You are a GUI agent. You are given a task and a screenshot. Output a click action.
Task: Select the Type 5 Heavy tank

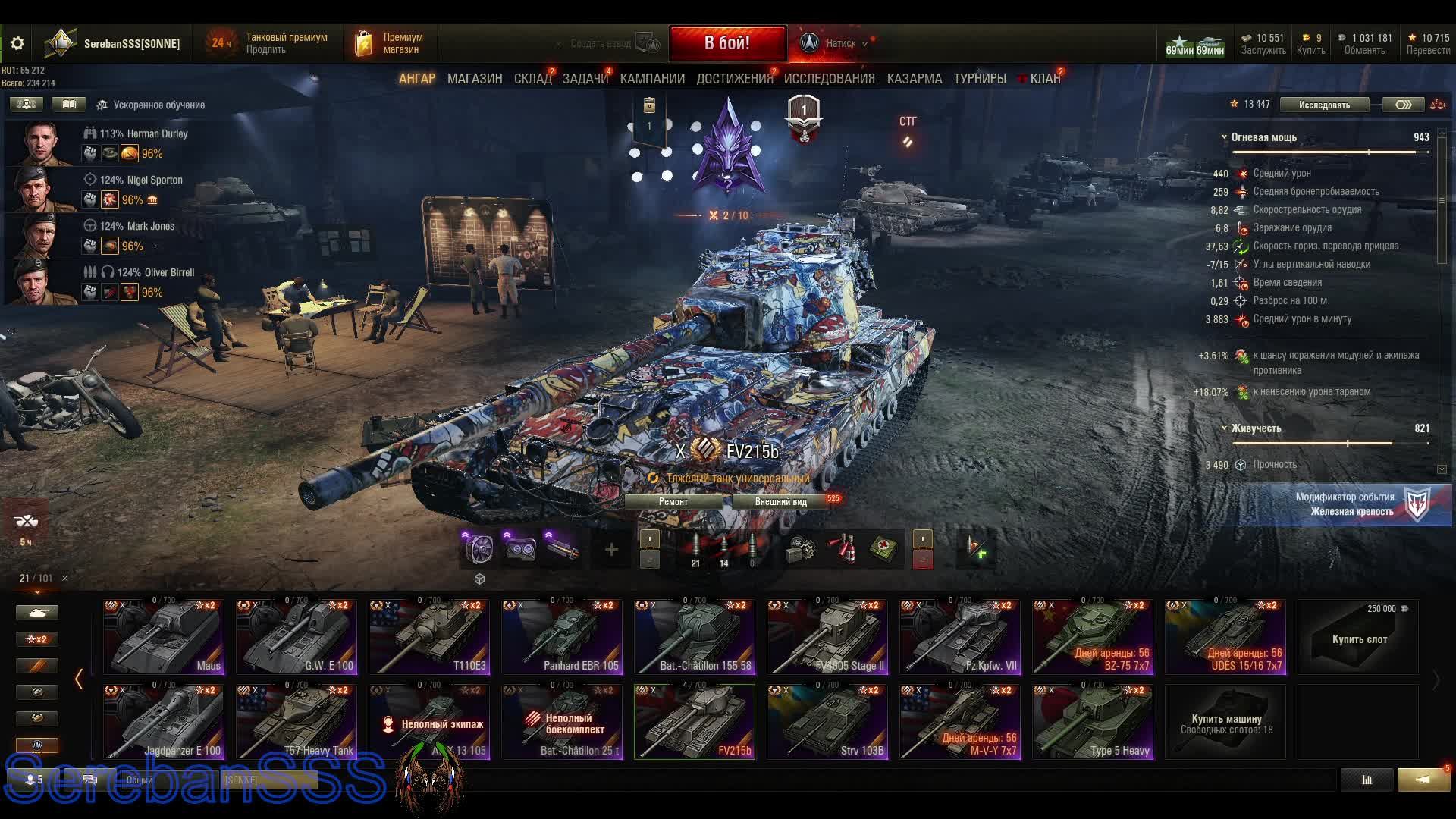(x=1093, y=722)
